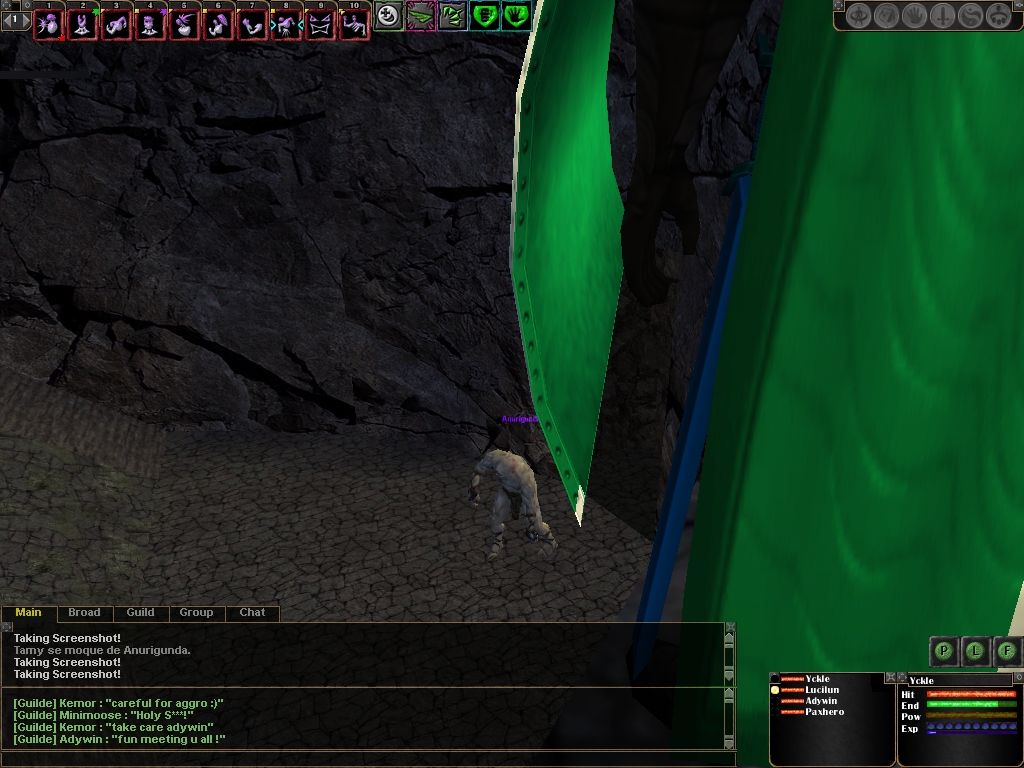The height and width of the screenshot is (768, 1024).
Task: Click the round P button
Action: coord(943,651)
